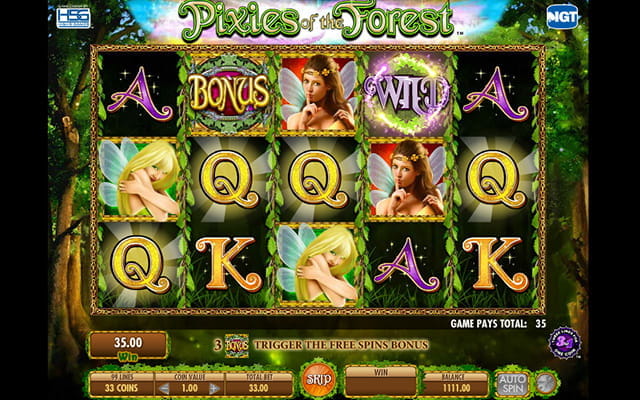Activate the Auto Spin button
This screenshot has width=640, height=400.
pos(511,382)
